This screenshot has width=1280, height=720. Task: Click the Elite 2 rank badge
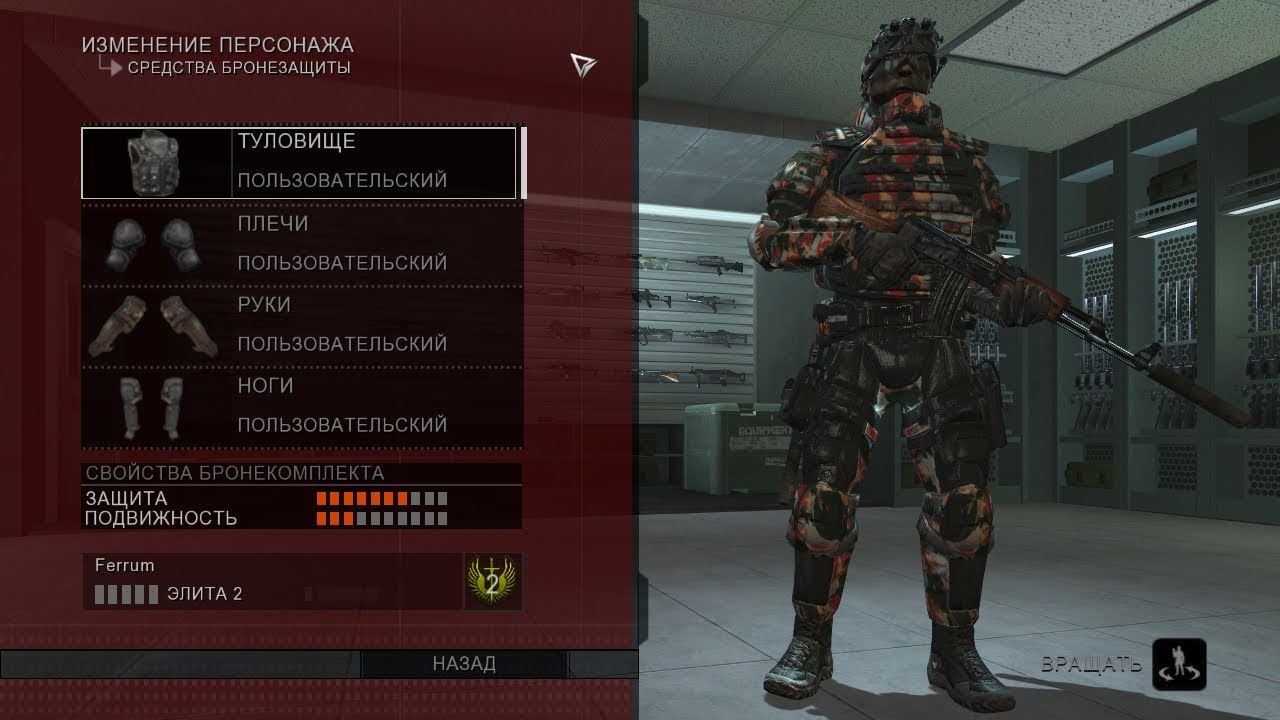coord(492,581)
